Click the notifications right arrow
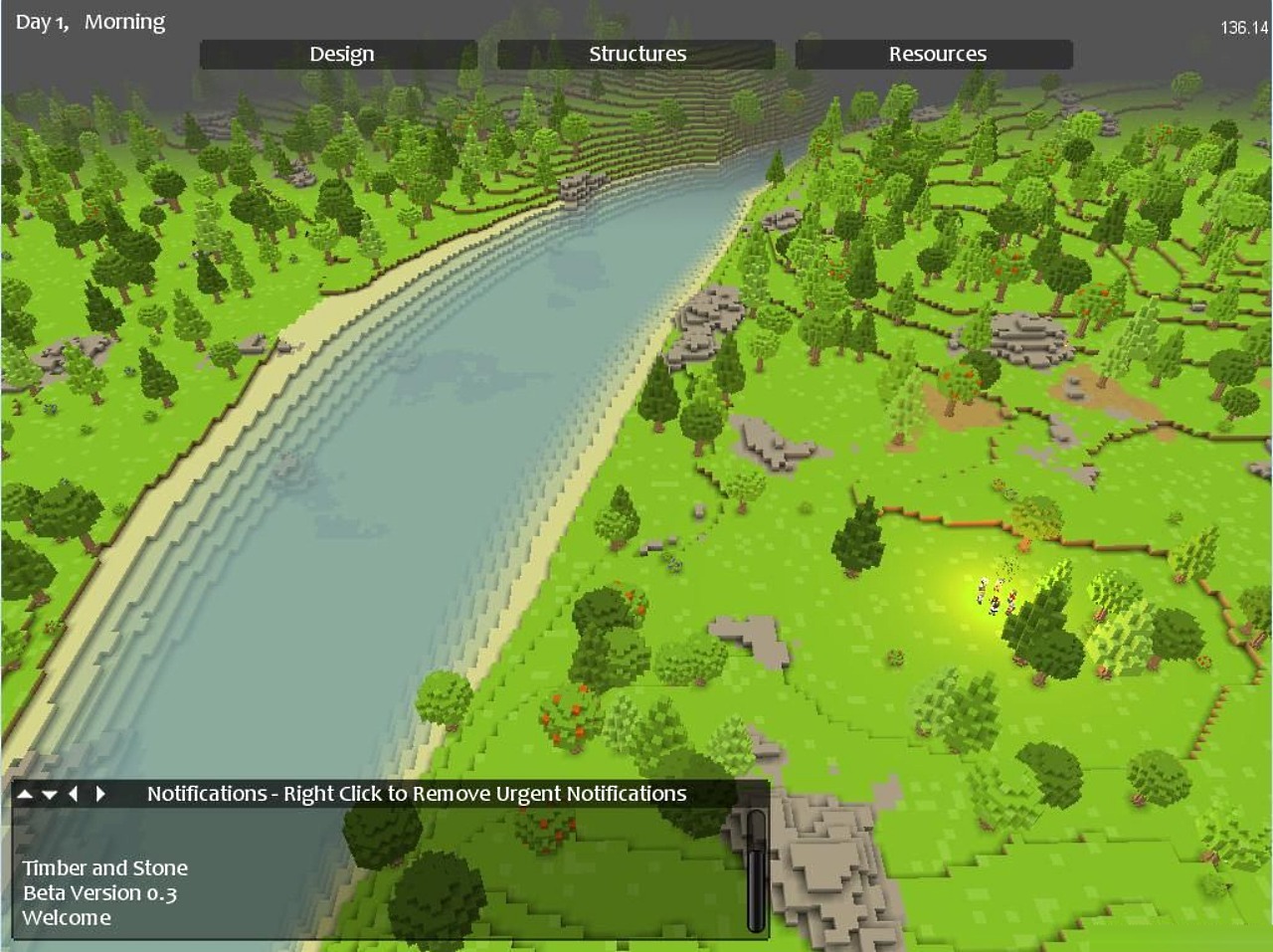 coord(99,794)
